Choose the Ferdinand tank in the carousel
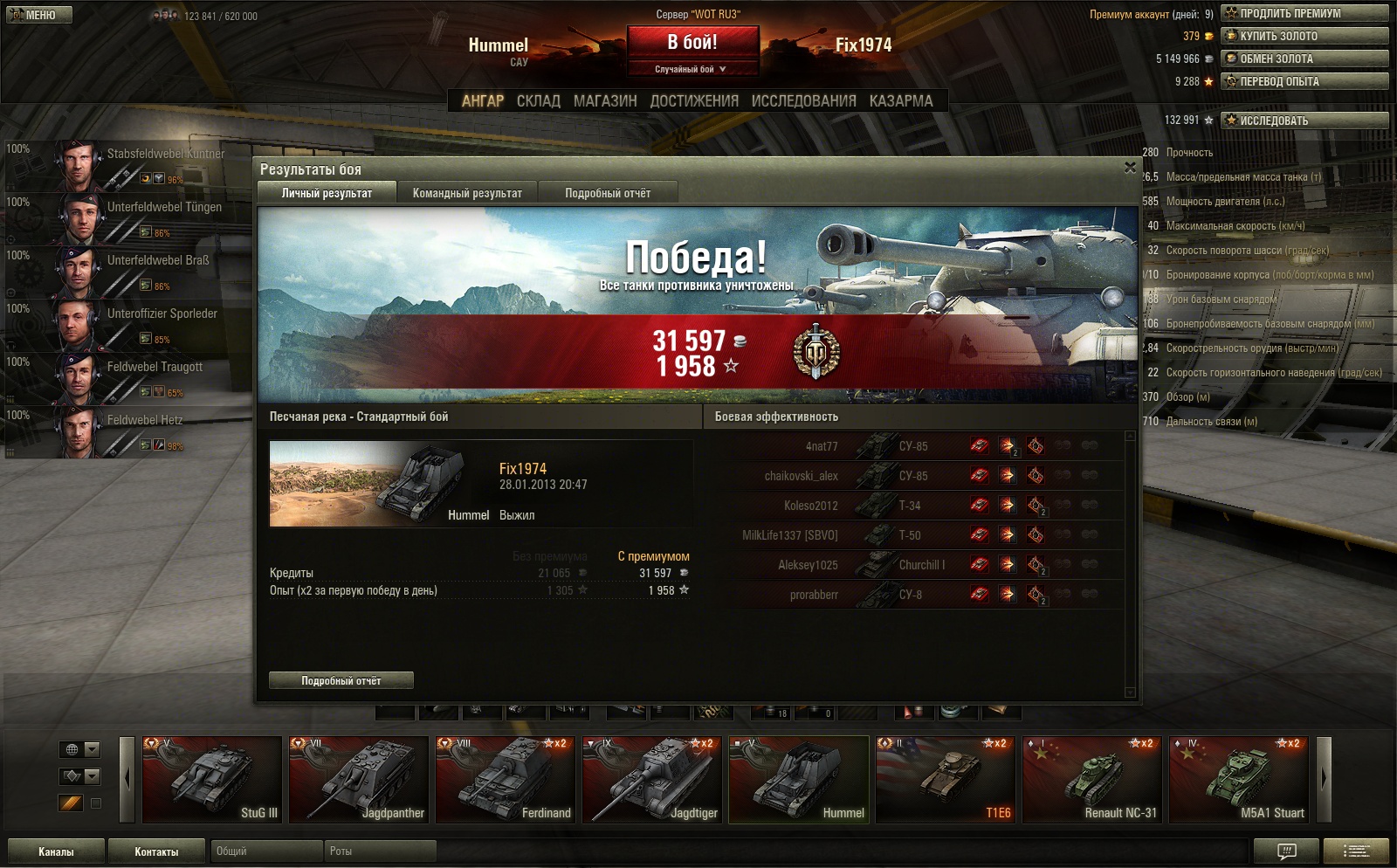1397x868 pixels. click(x=506, y=779)
